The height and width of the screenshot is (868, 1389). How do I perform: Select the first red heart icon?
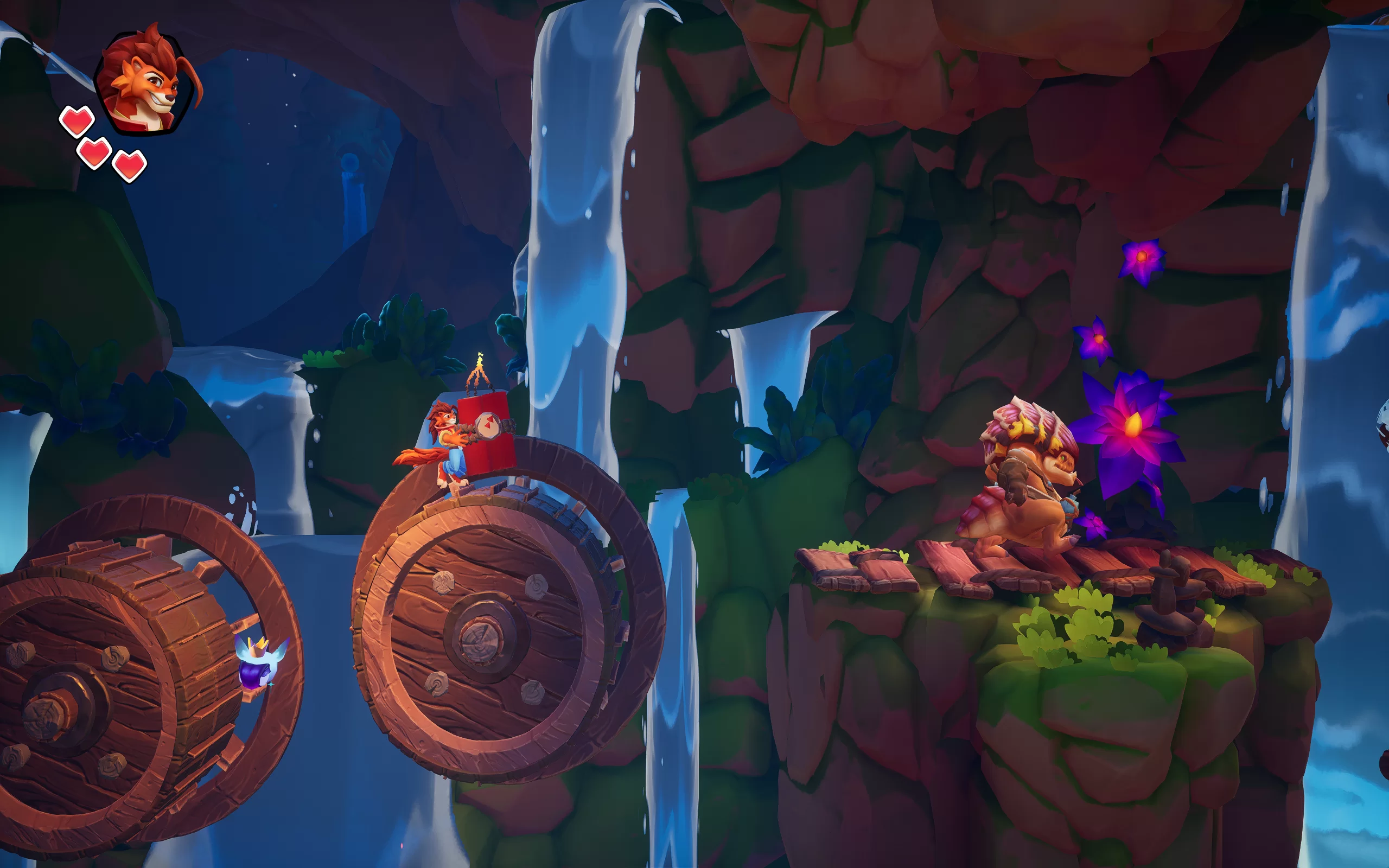point(77,121)
